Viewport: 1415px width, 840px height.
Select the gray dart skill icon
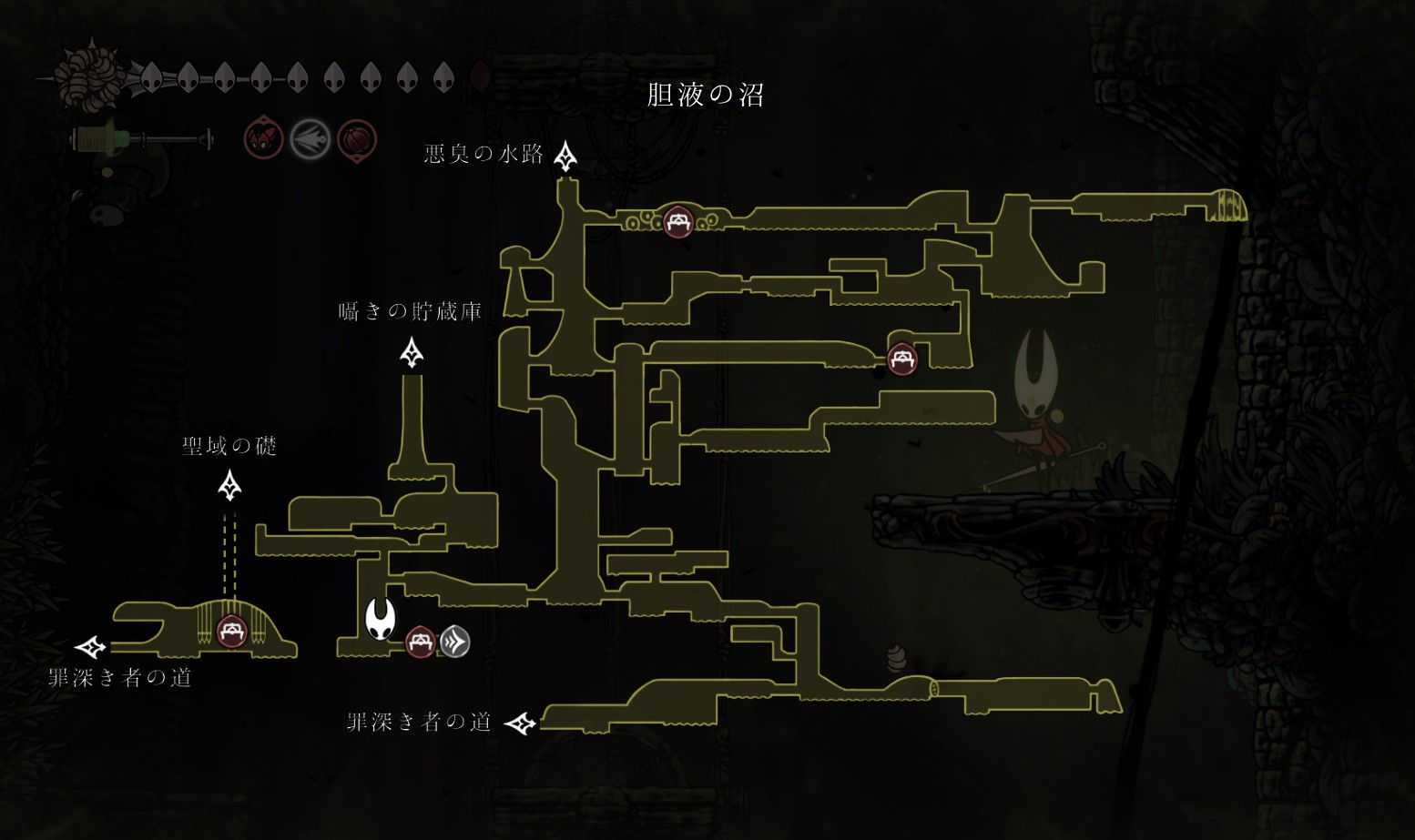310,140
